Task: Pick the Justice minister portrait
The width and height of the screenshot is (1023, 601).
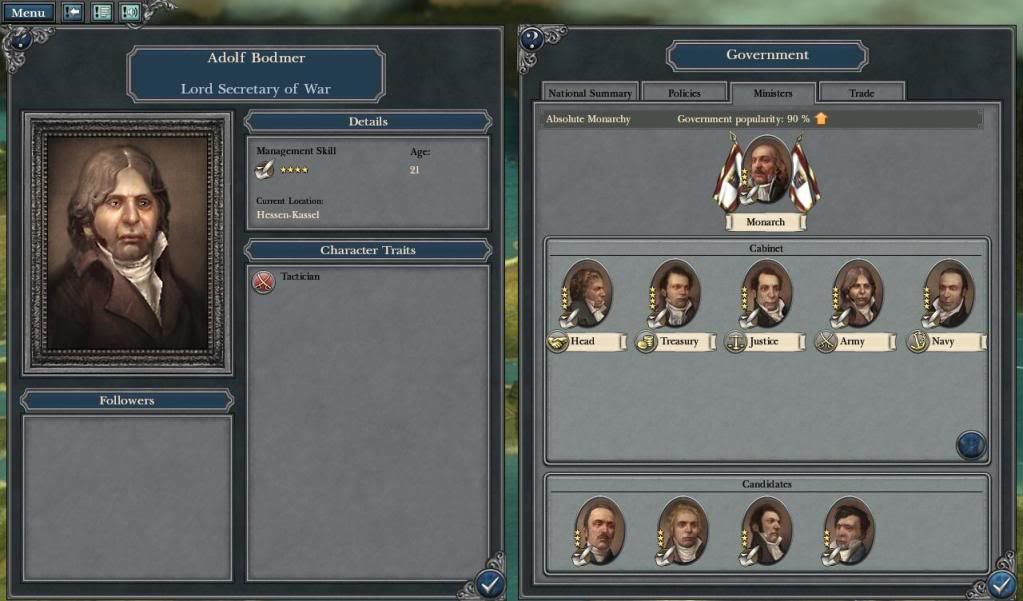Action: click(x=766, y=293)
